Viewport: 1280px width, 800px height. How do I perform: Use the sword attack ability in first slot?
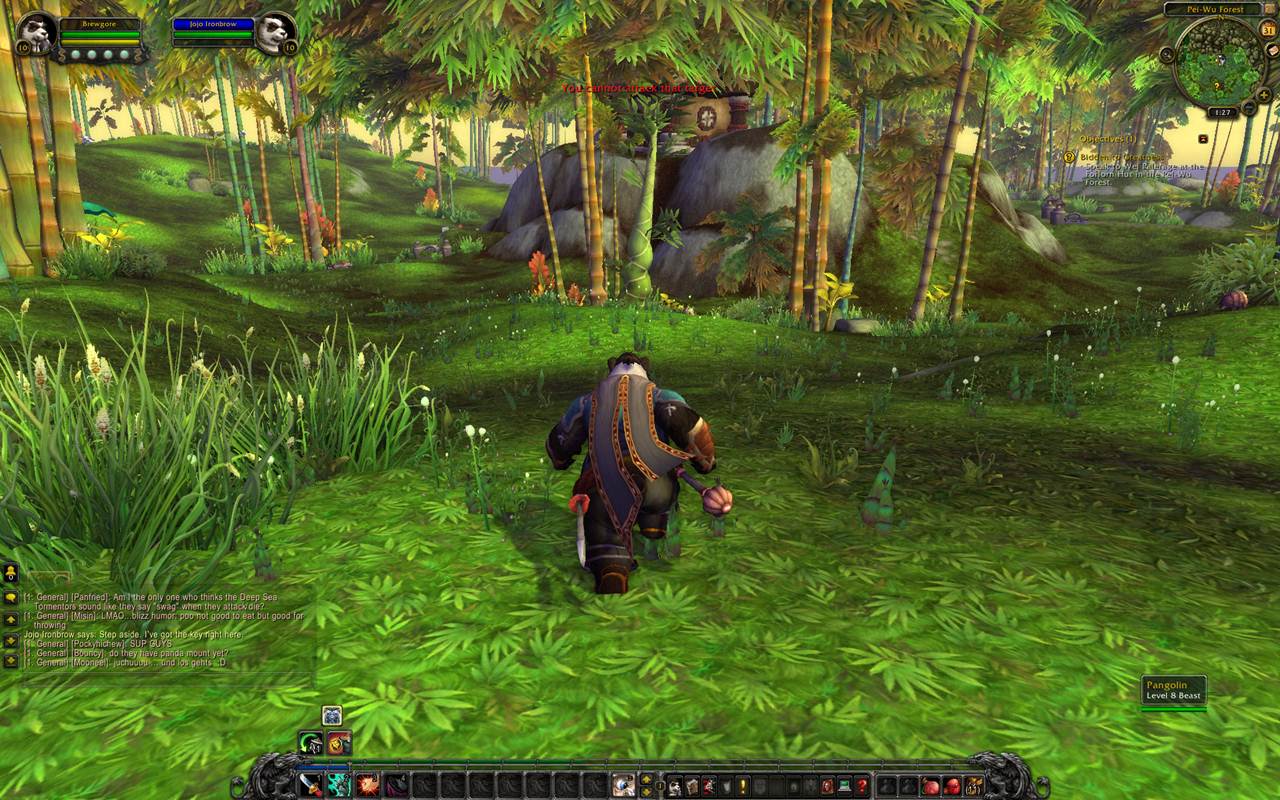(x=309, y=786)
